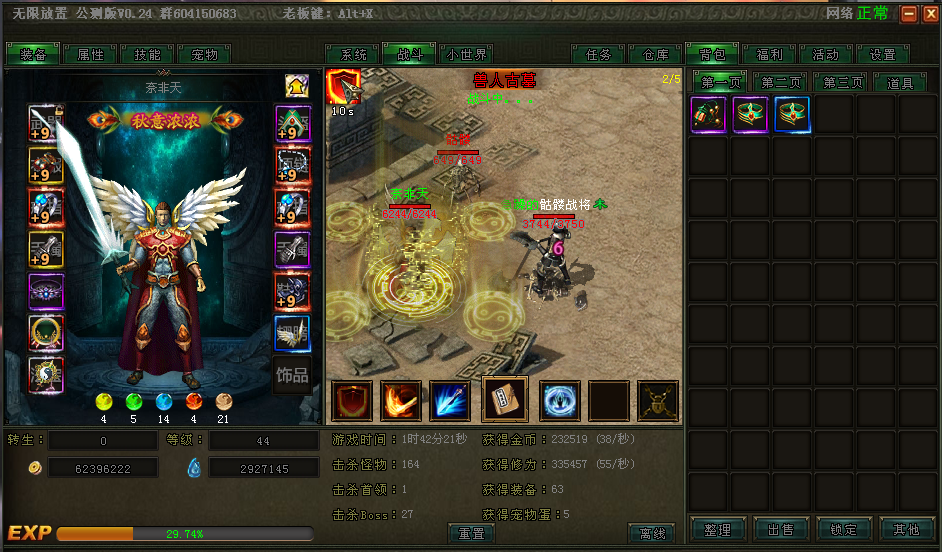Click the 整理 sort bag button
The image size is (942, 552).
(x=717, y=530)
